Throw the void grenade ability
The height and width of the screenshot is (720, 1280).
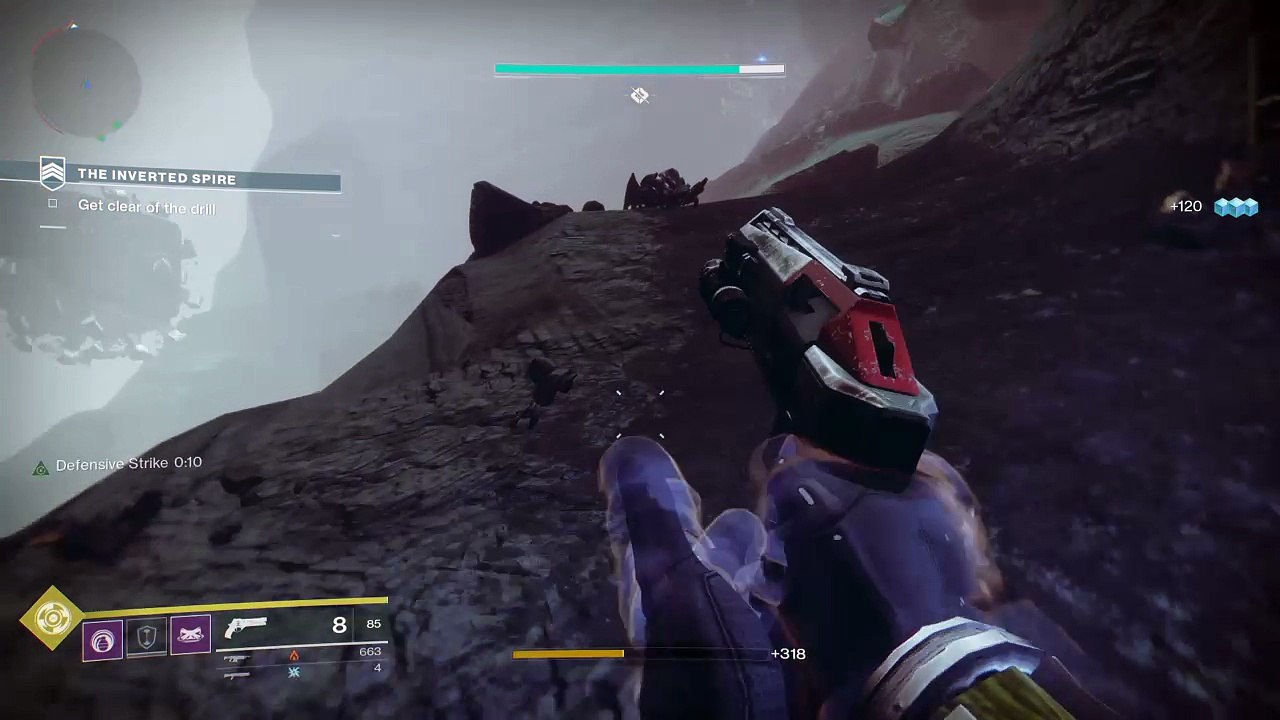(103, 640)
